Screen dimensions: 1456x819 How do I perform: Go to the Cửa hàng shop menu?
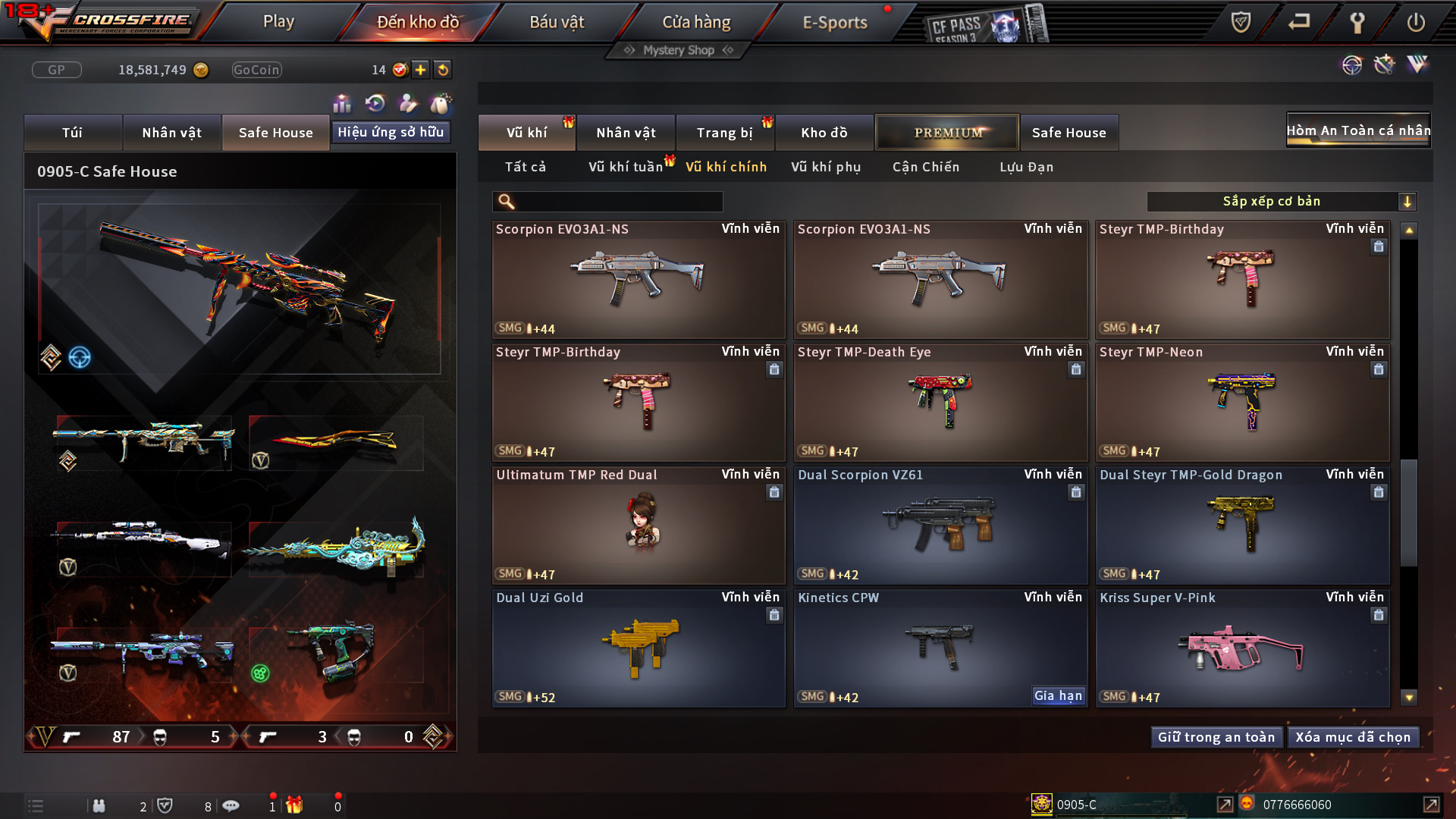click(696, 22)
